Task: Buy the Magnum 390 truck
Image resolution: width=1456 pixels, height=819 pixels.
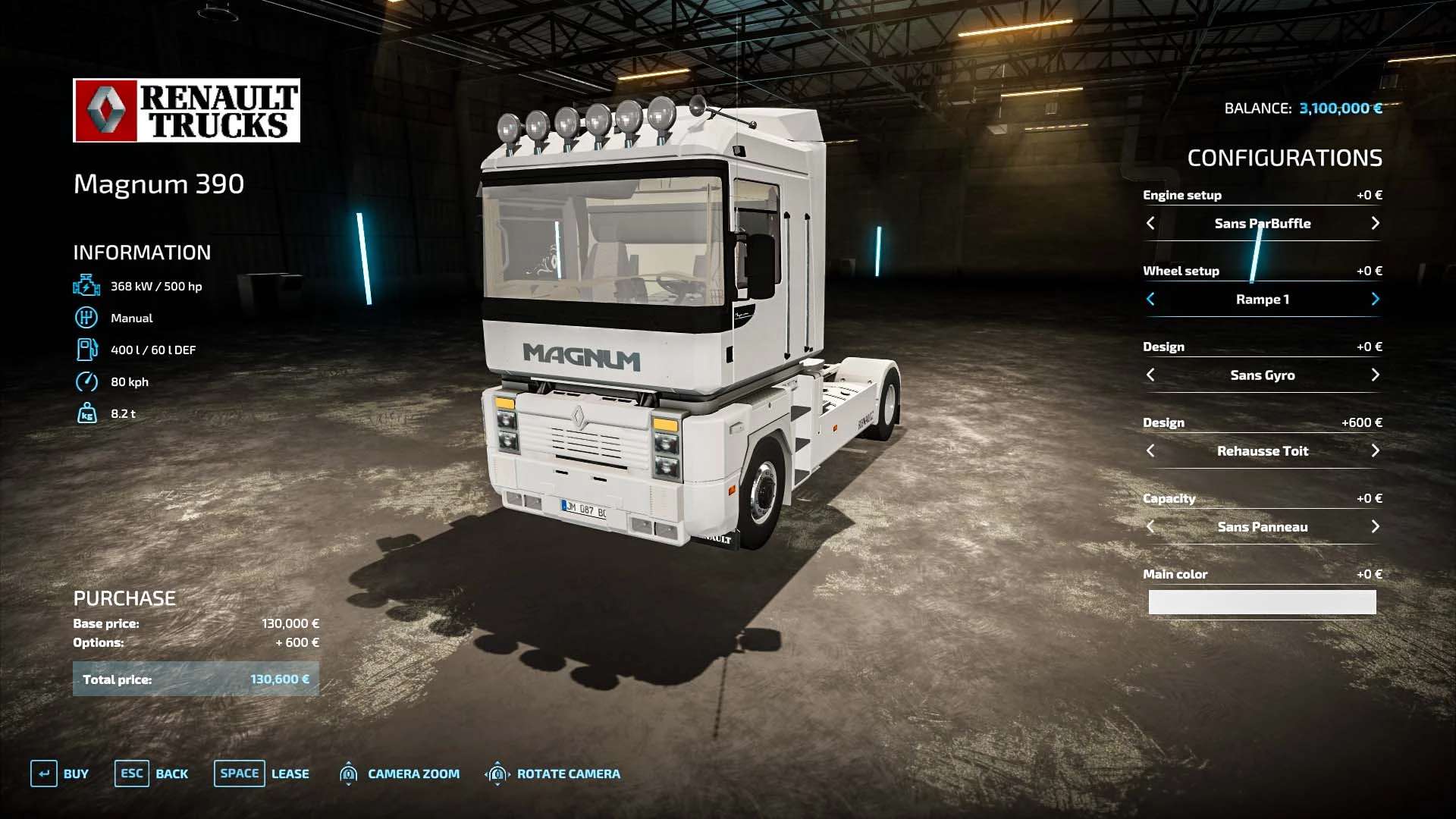Action: coord(60,773)
